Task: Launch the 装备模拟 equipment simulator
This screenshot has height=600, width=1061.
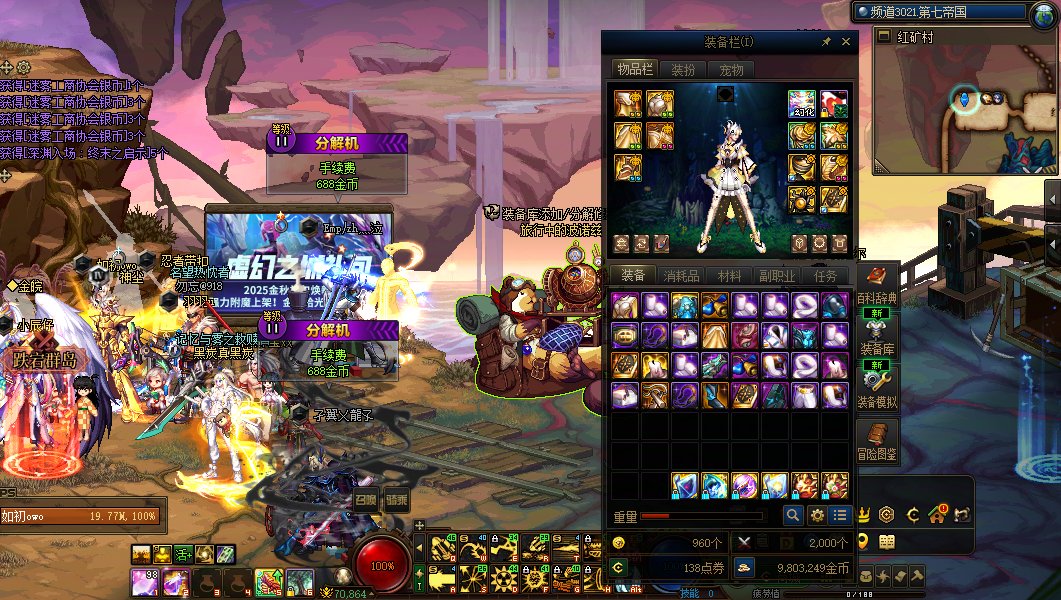Action: click(x=876, y=389)
